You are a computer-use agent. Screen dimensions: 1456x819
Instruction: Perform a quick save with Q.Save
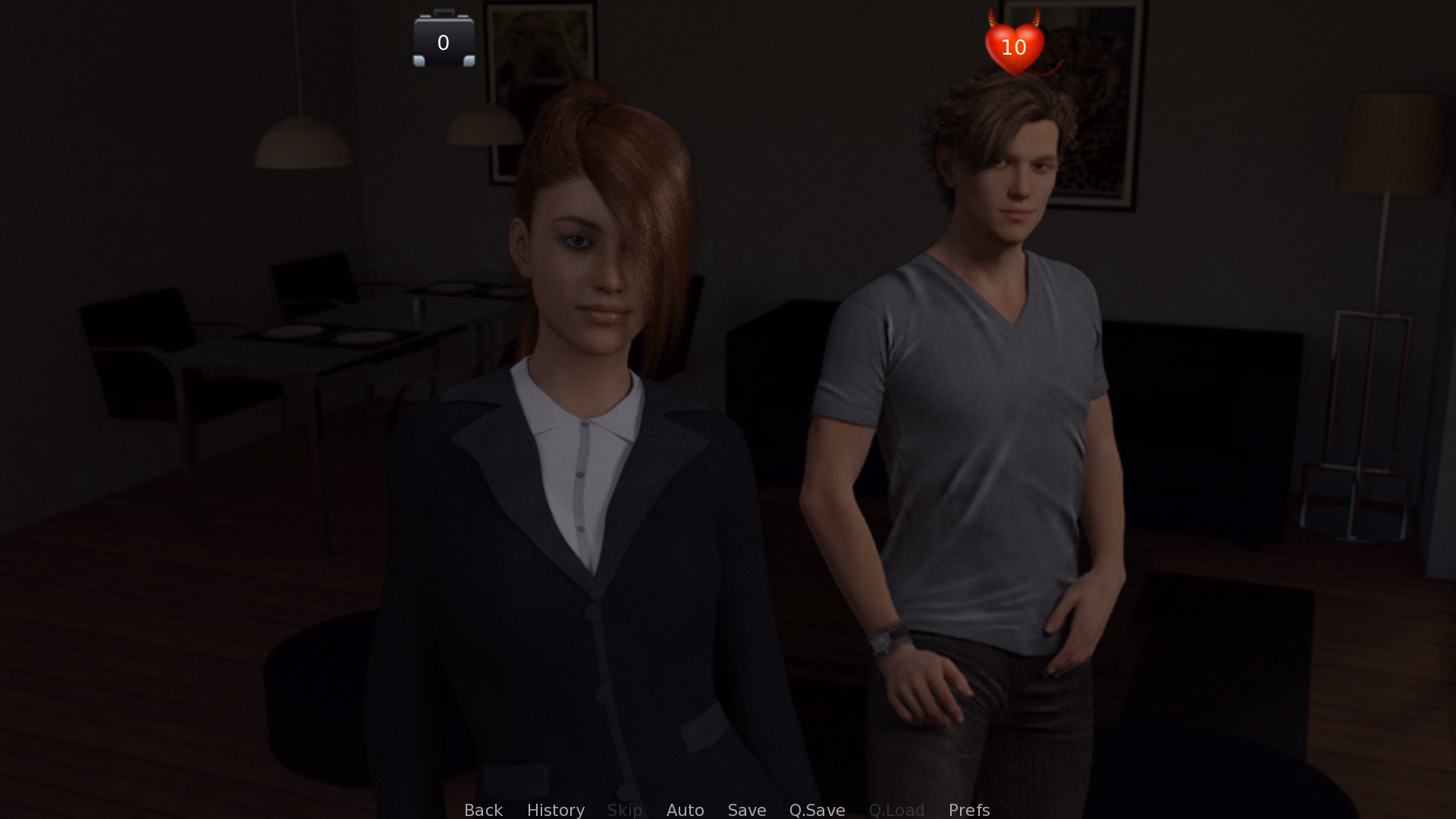point(816,810)
